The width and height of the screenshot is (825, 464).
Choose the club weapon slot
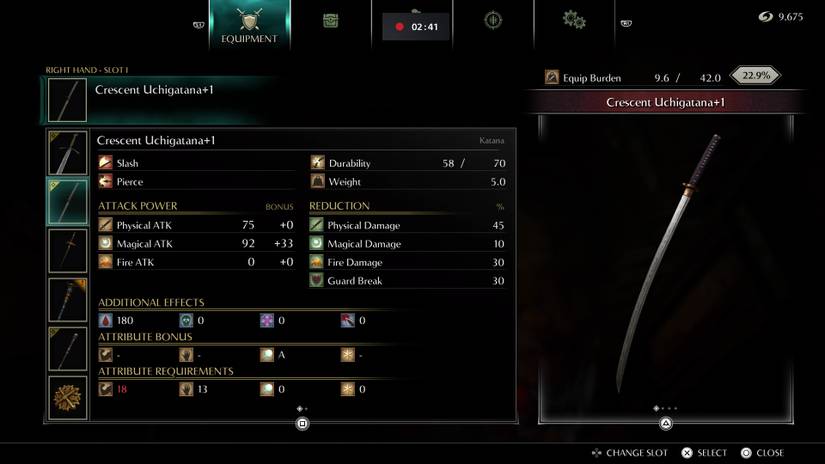[69, 299]
